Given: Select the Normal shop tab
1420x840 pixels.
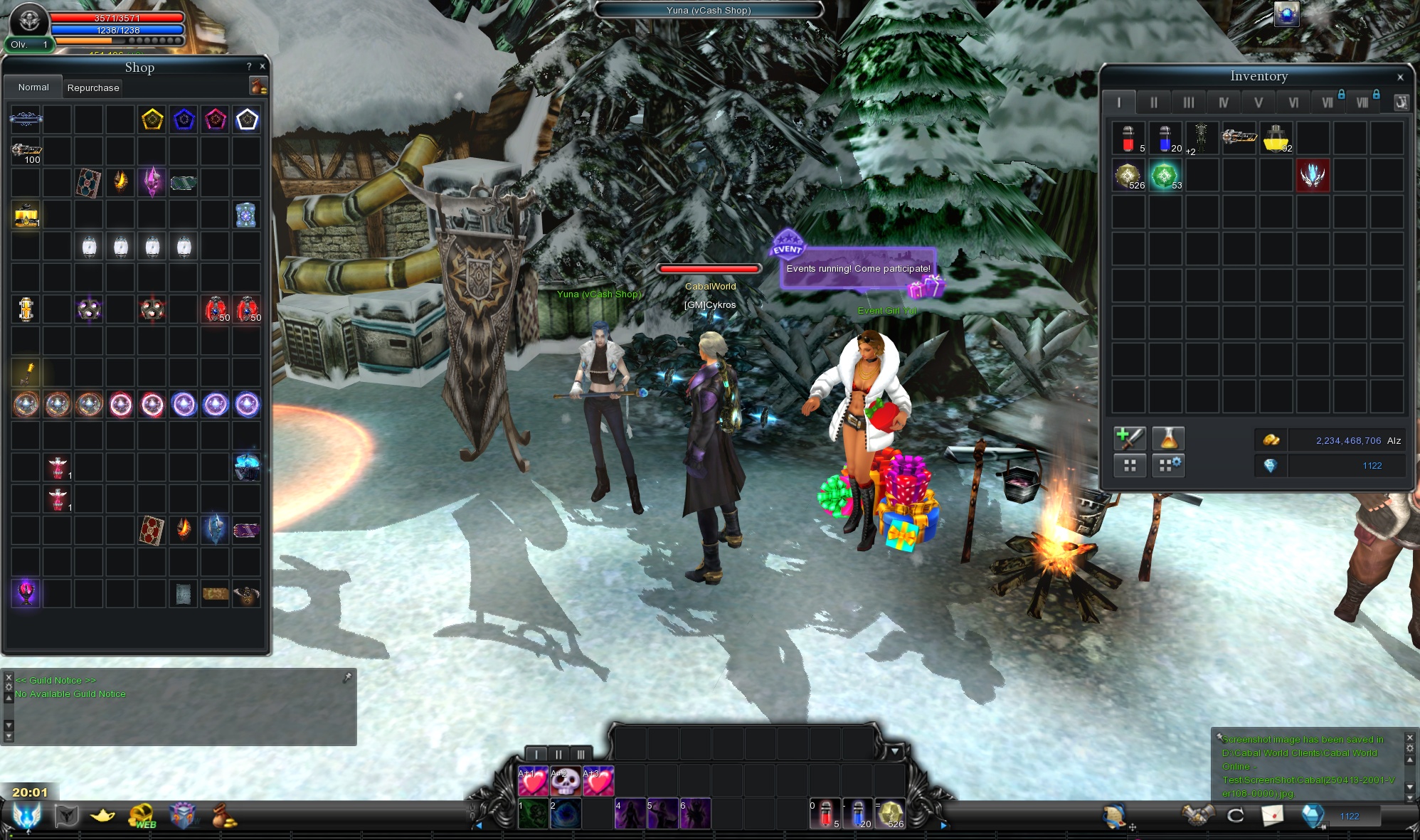Looking at the screenshot, I should [33, 87].
